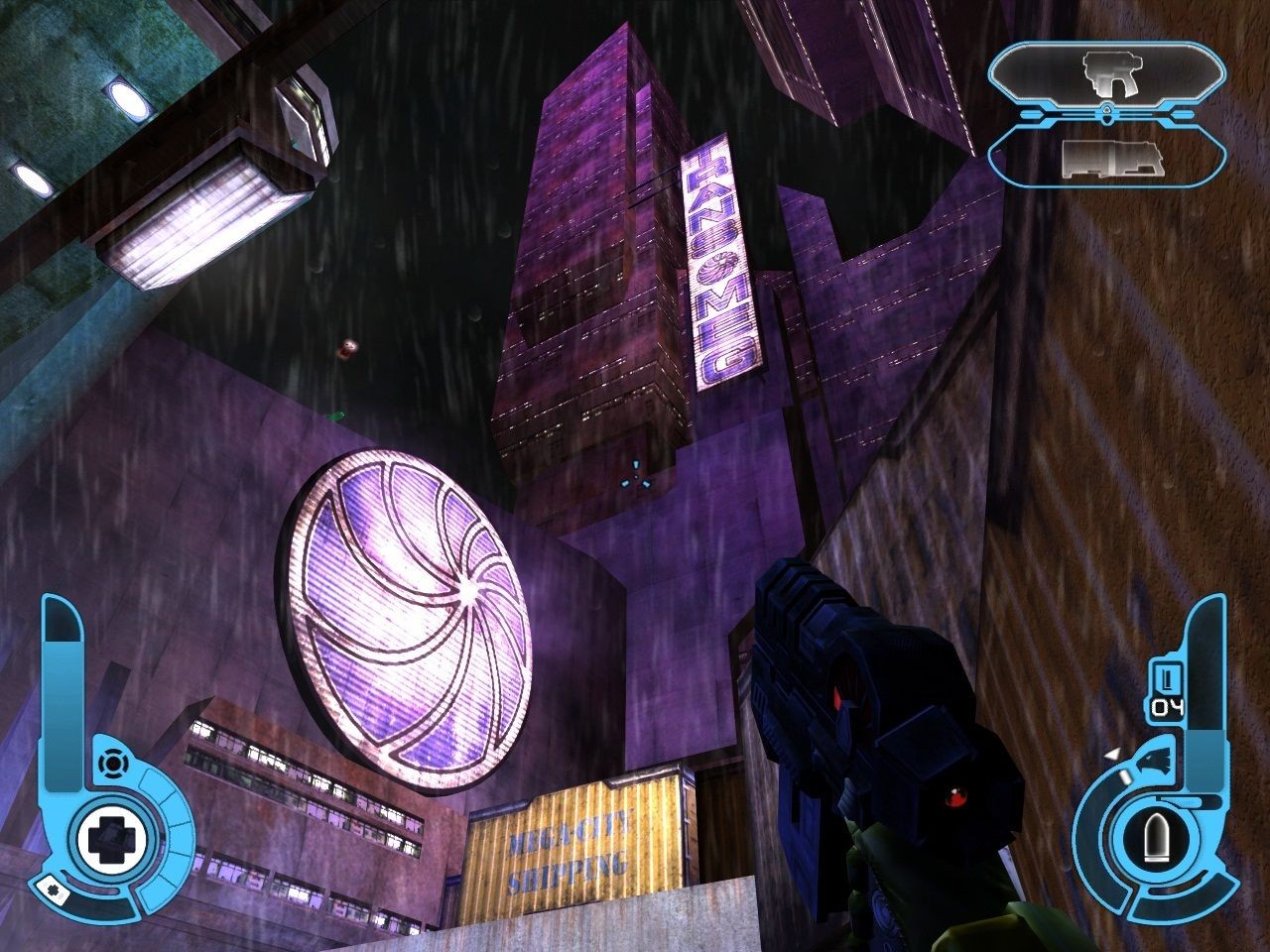Click the bullet ammo type icon
1270x952 pixels.
pos(1154,842)
